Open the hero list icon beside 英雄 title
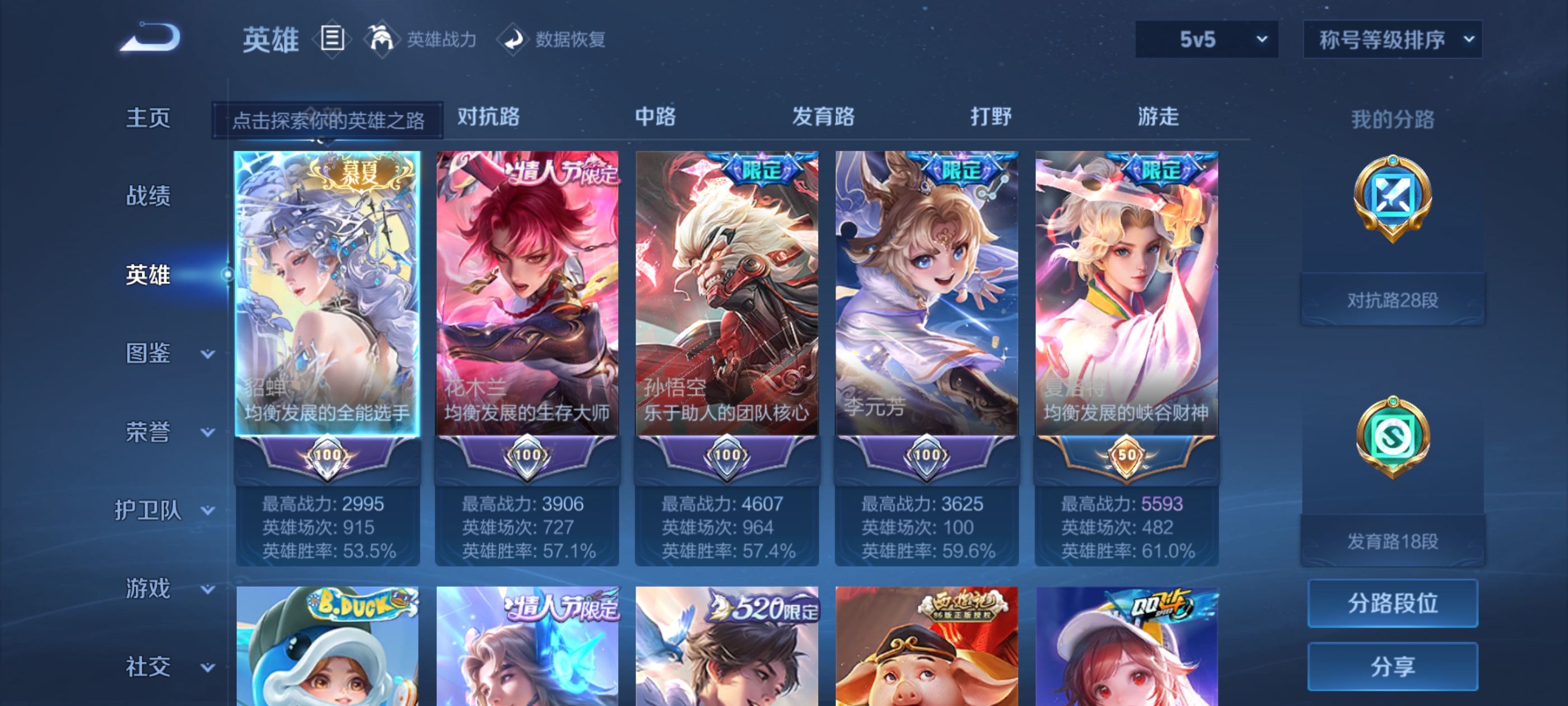This screenshot has width=1568, height=706. [332, 38]
